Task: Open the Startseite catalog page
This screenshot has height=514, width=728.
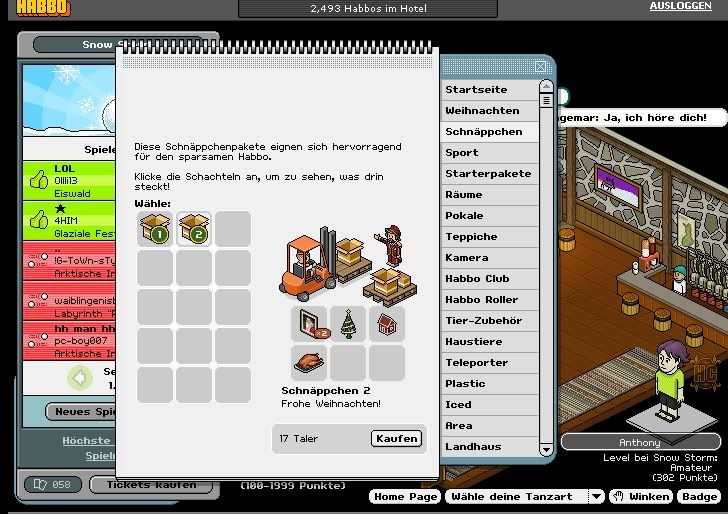Action: pyautogui.click(x=476, y=90)
